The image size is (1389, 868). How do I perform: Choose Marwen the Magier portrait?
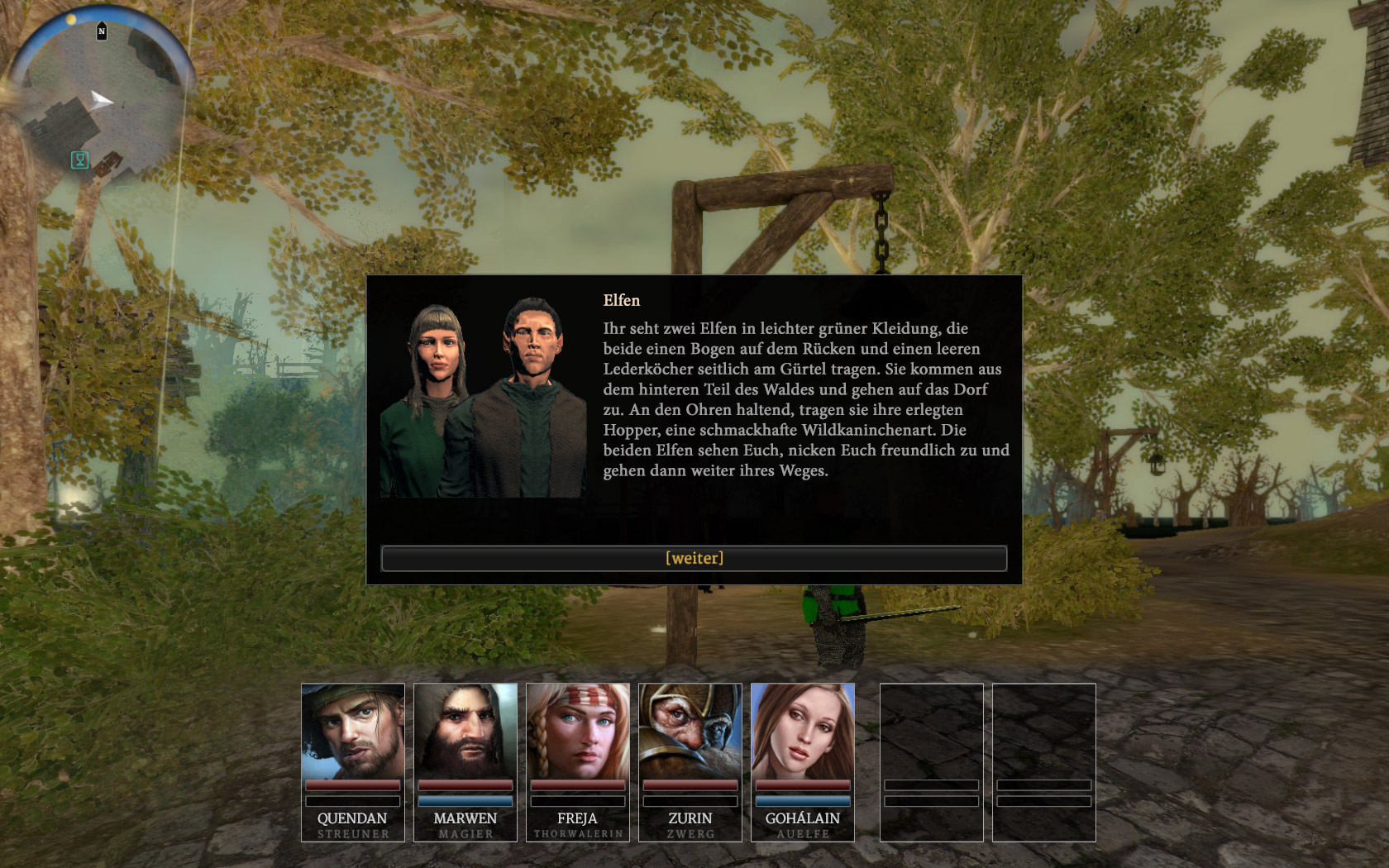tap(465, 731)
